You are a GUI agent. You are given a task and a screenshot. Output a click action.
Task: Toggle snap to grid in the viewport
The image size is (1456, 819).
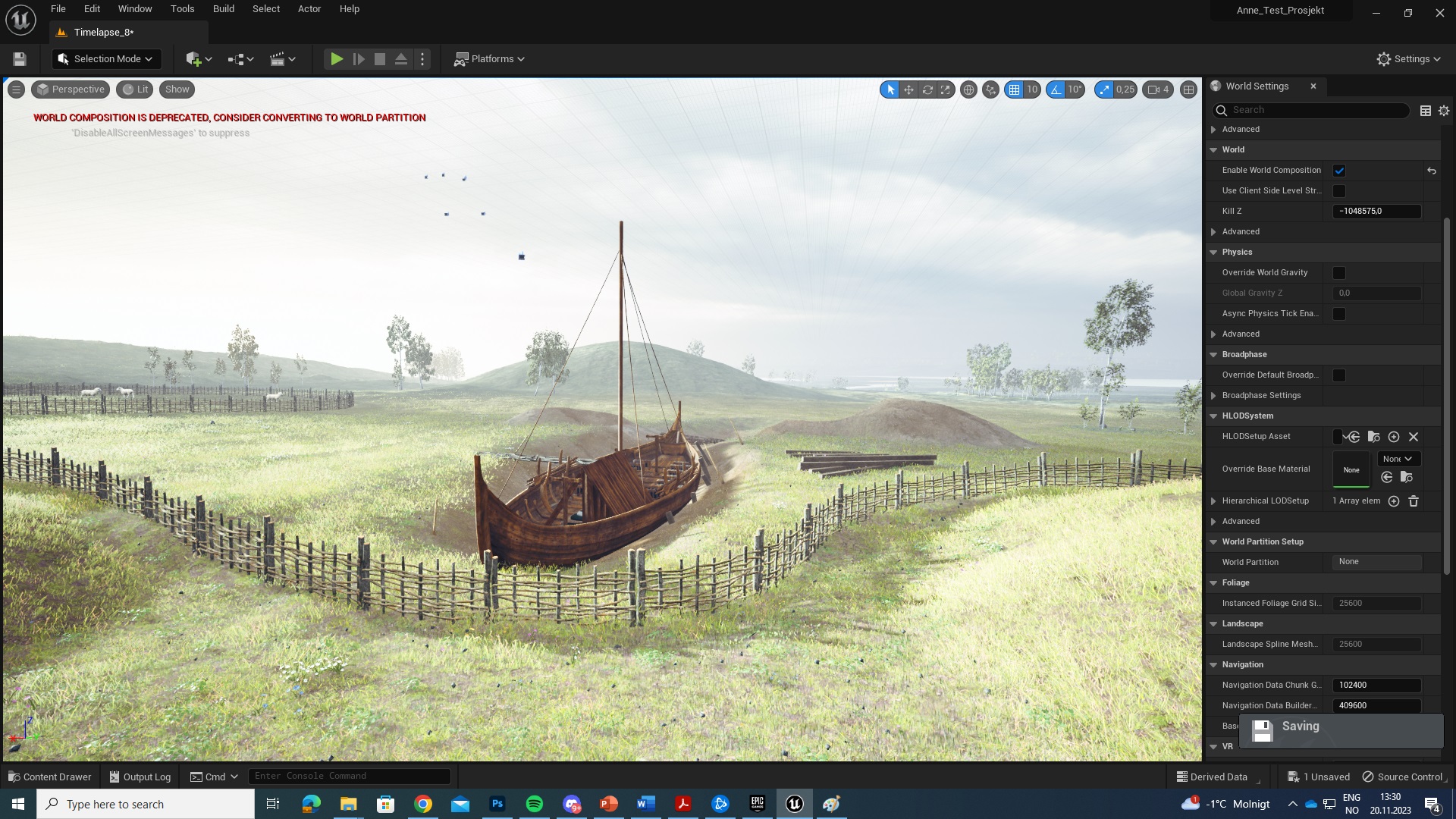point(1015,89)
